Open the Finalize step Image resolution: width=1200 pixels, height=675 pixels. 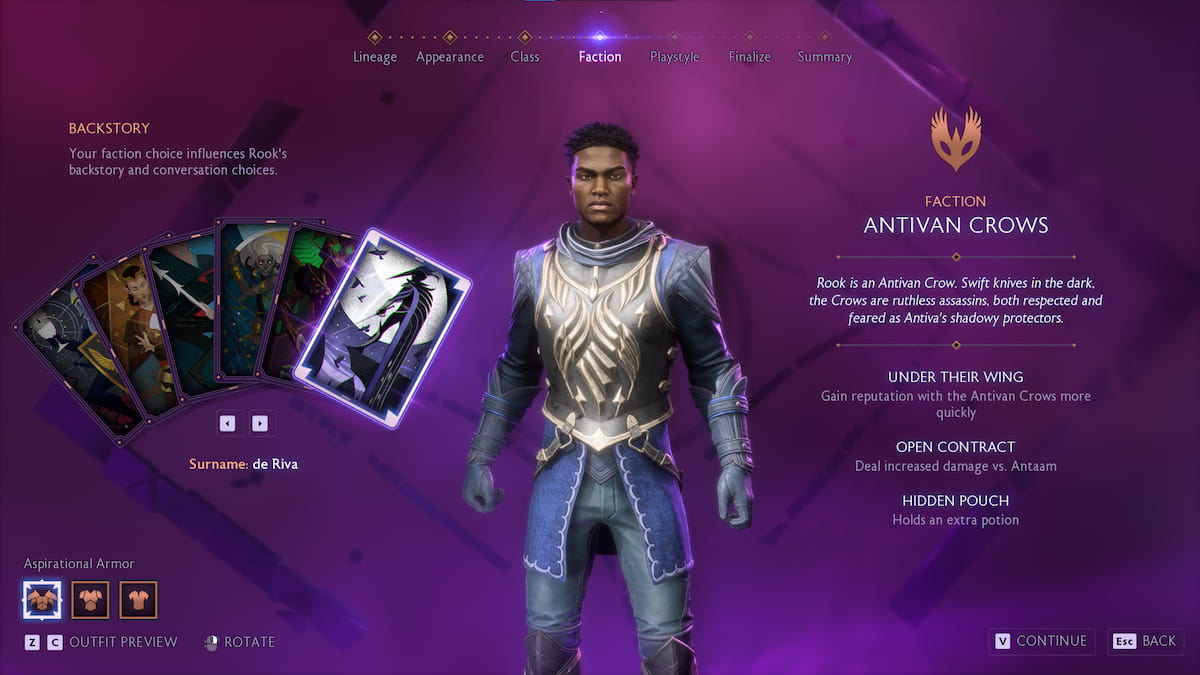pyautogui.click(x=749, y=56)
